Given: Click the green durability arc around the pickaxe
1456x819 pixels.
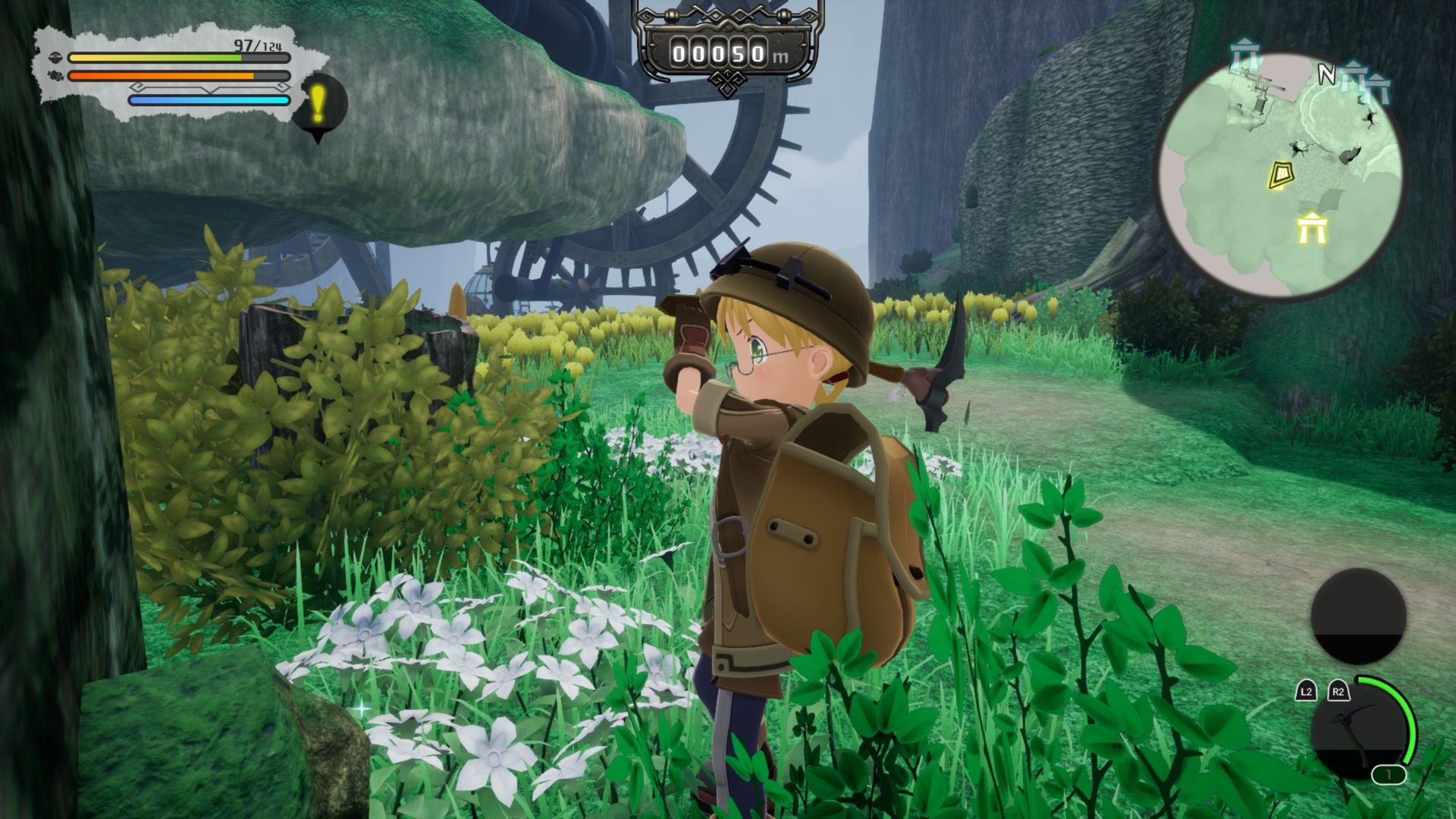Looking at the screenshot, I should point(1409,717).
